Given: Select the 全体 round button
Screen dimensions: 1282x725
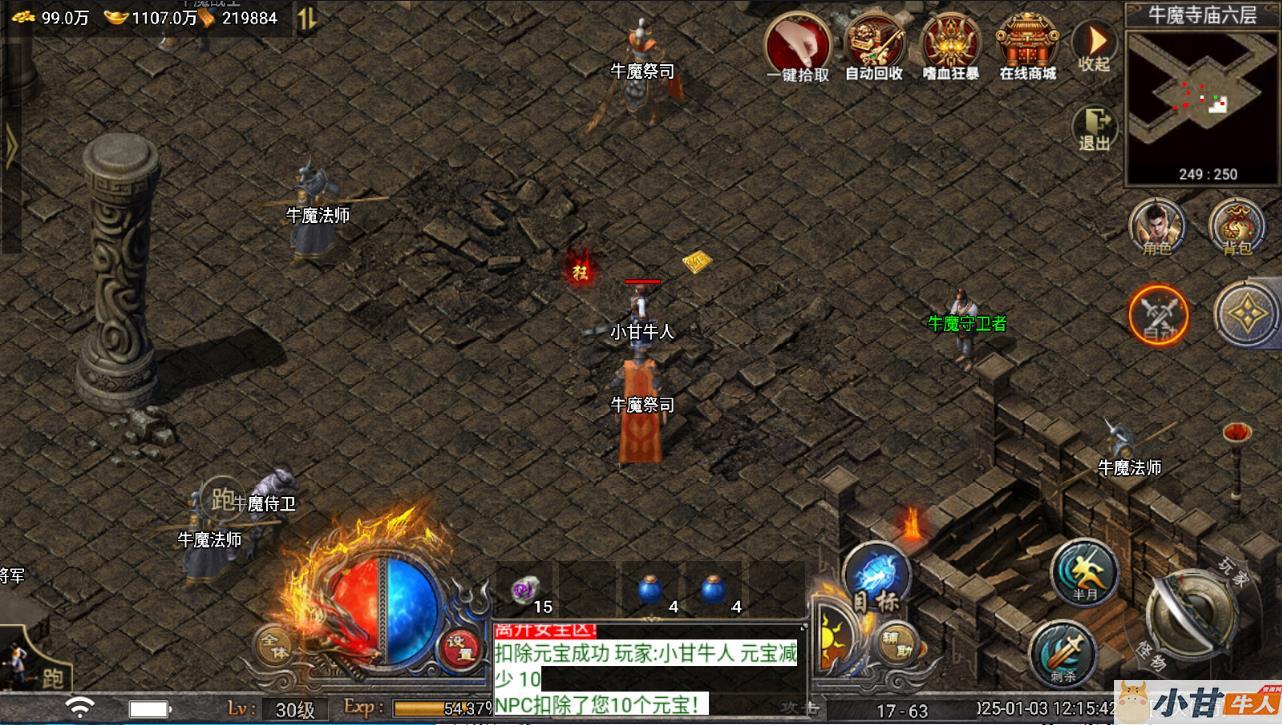Looking at the screenshot, I should (x=274, y=645).
